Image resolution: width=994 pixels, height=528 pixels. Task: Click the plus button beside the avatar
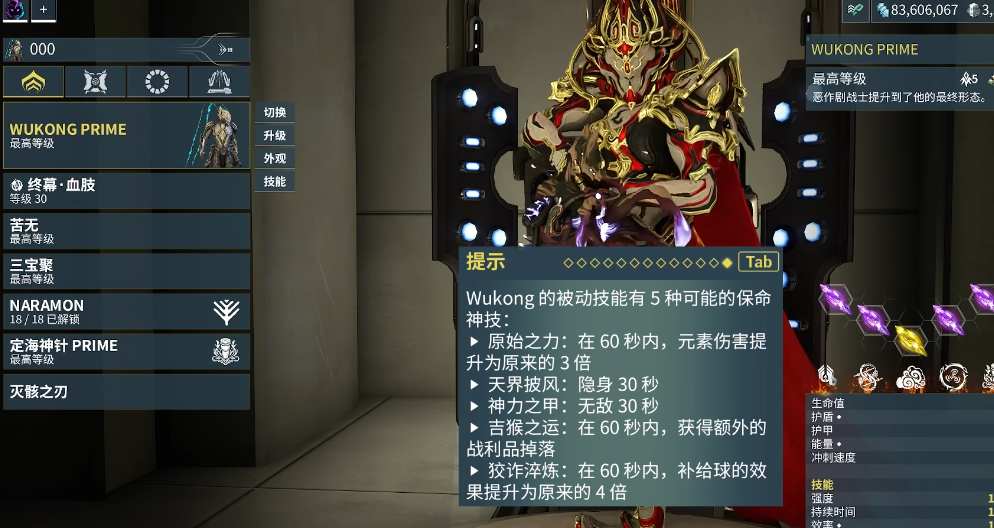point(44,9)
